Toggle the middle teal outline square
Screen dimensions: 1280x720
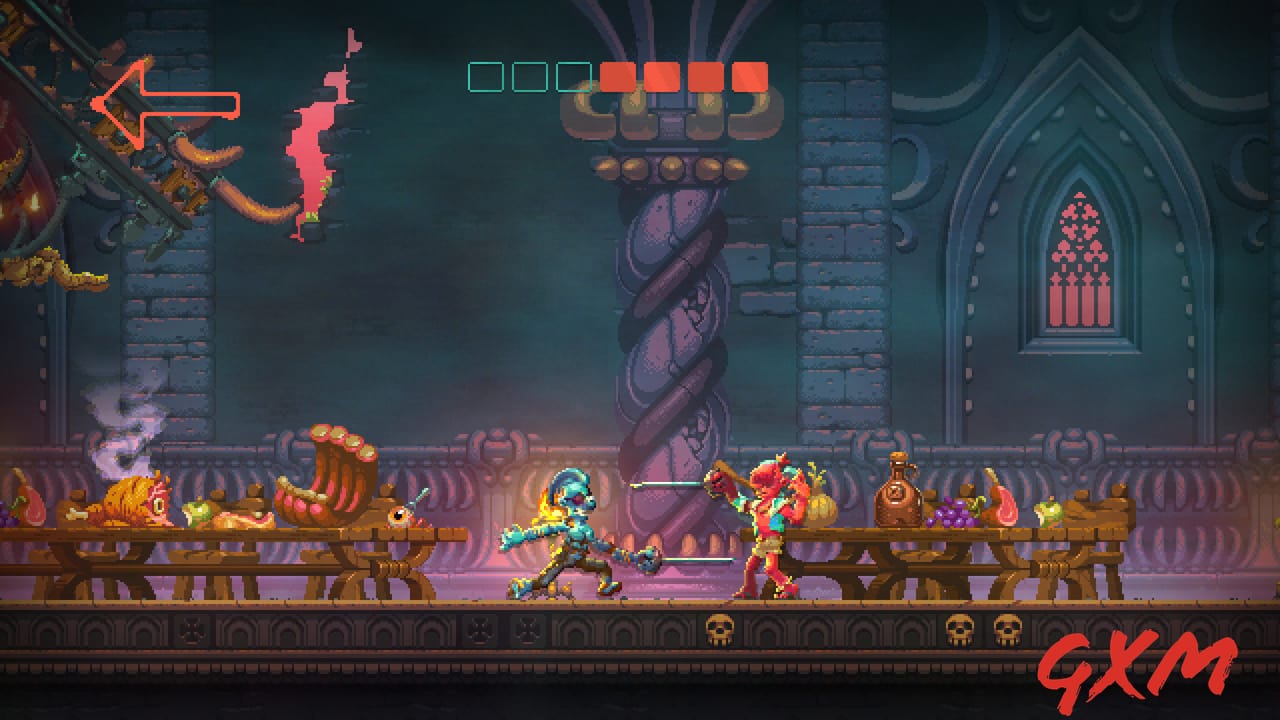[x=530, y=76]
